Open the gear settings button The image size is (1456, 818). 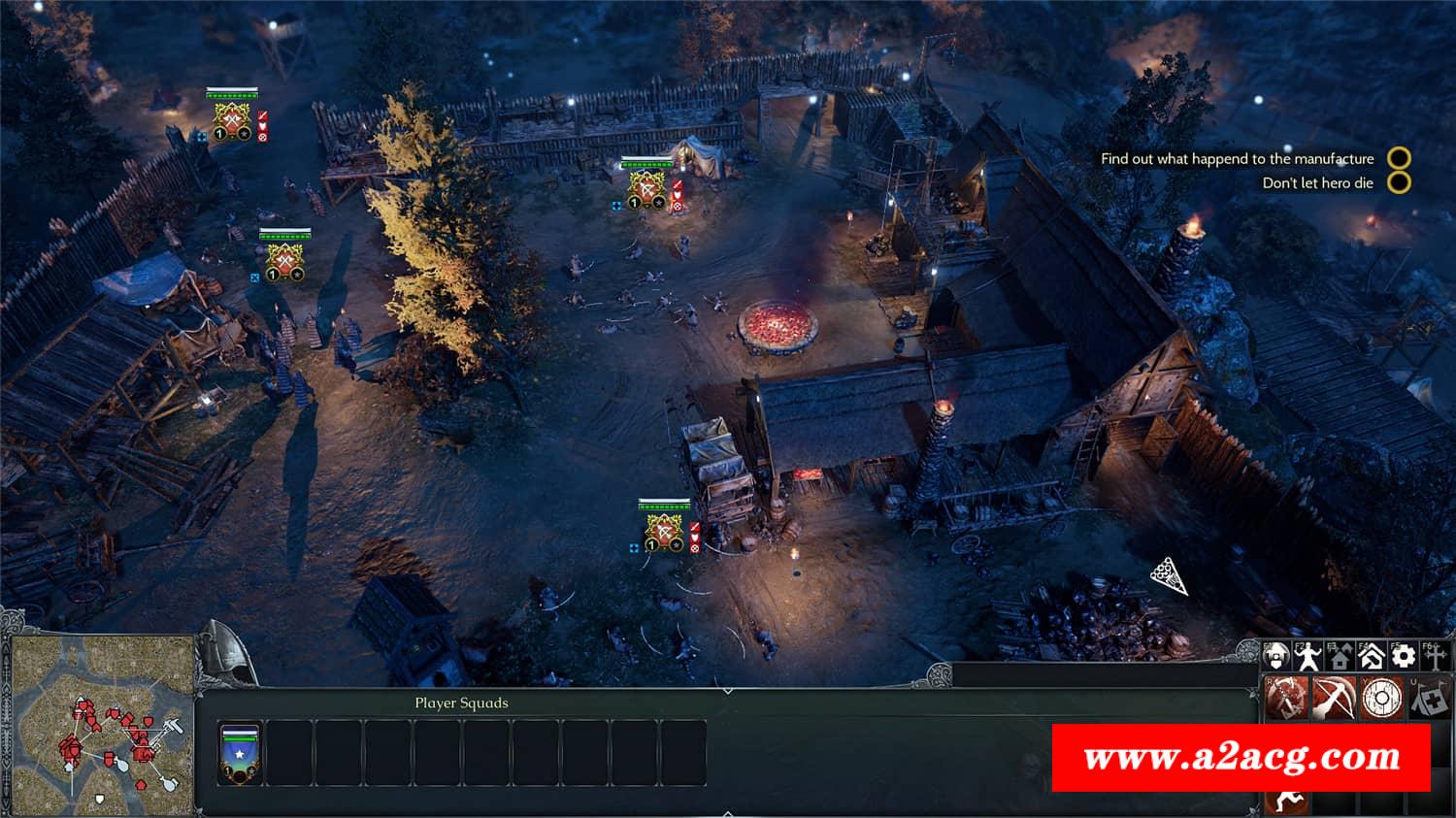click(x=1403, y=657)
